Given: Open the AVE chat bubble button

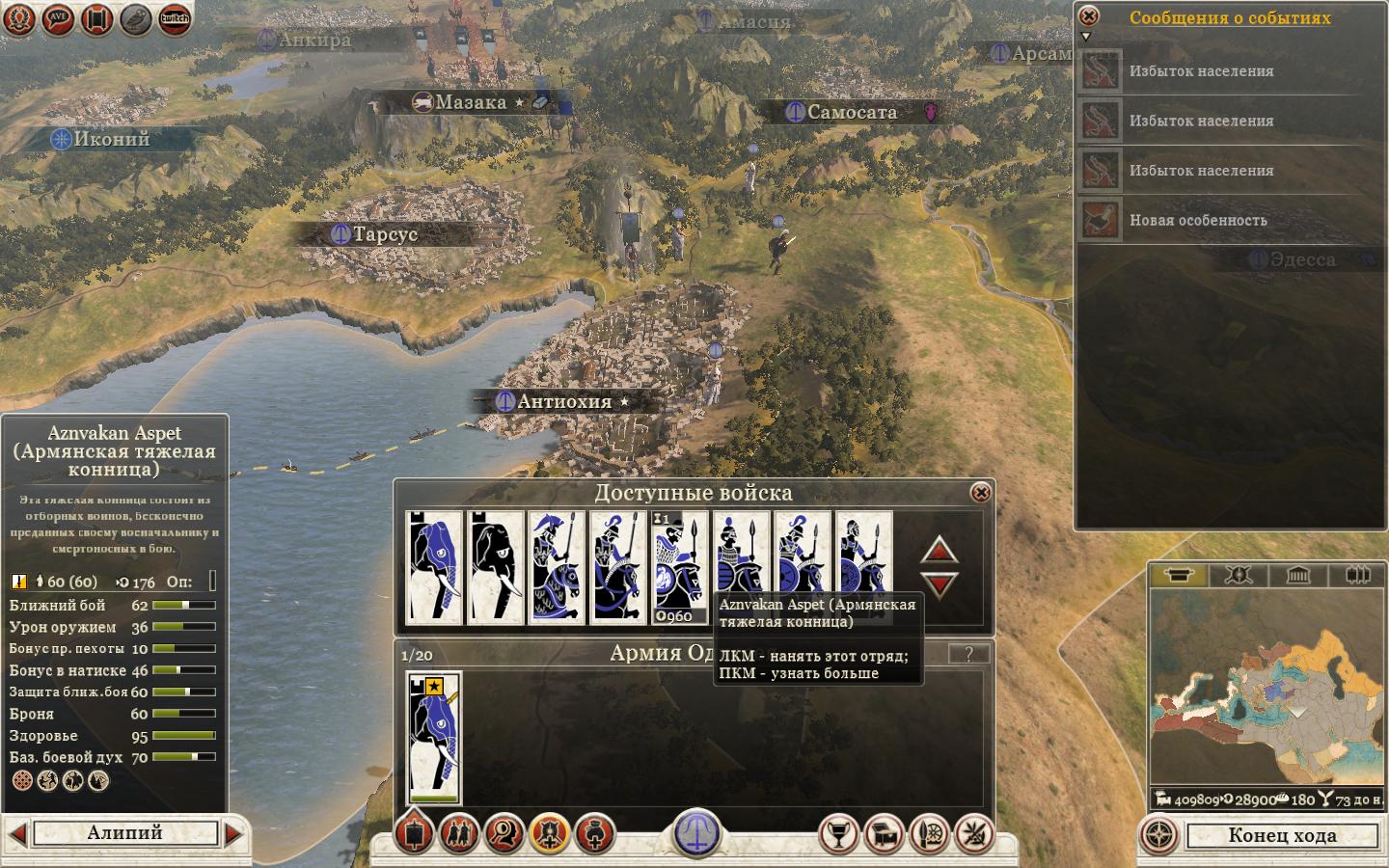Looking at the screenshot, I should click(x=59, y=18).
